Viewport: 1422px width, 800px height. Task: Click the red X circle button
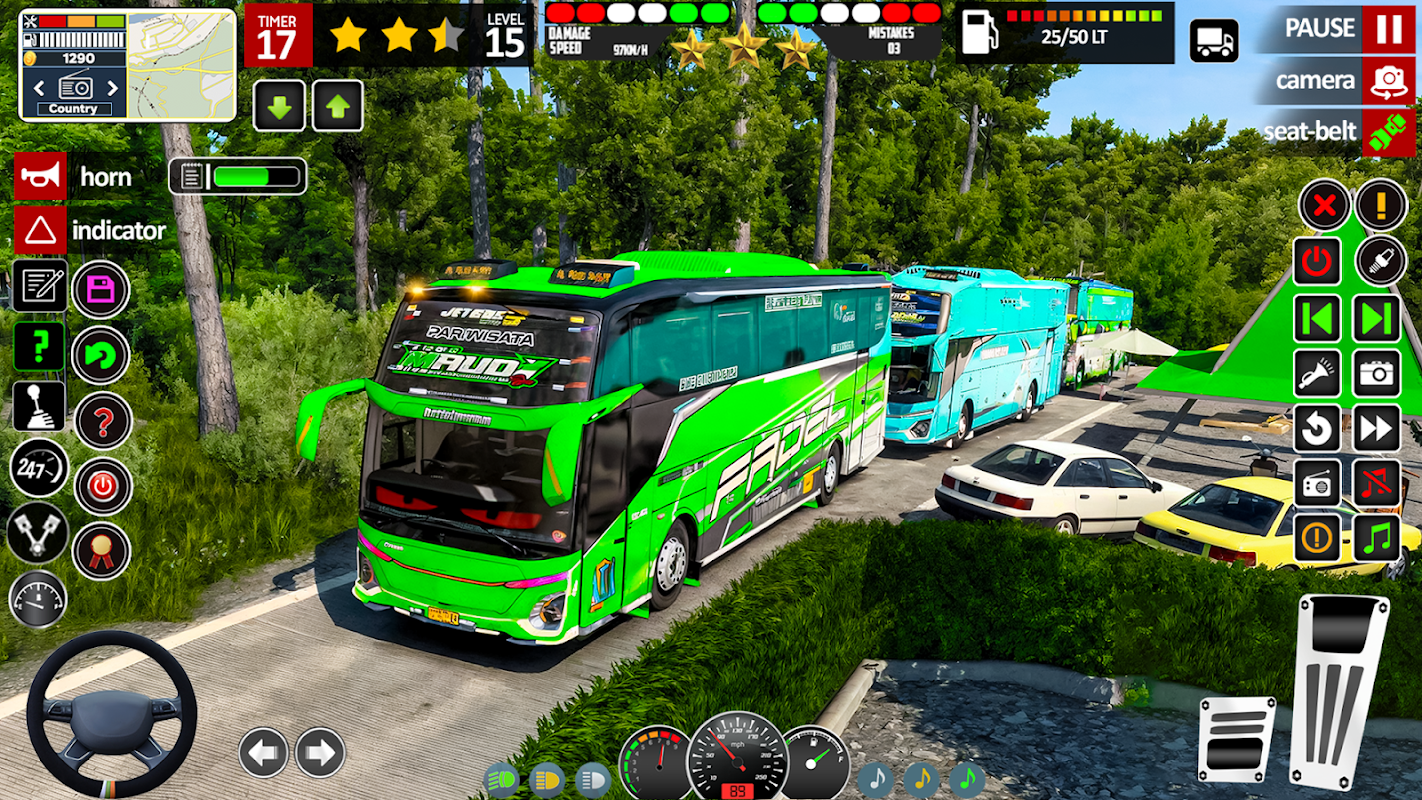(1324, 205)
